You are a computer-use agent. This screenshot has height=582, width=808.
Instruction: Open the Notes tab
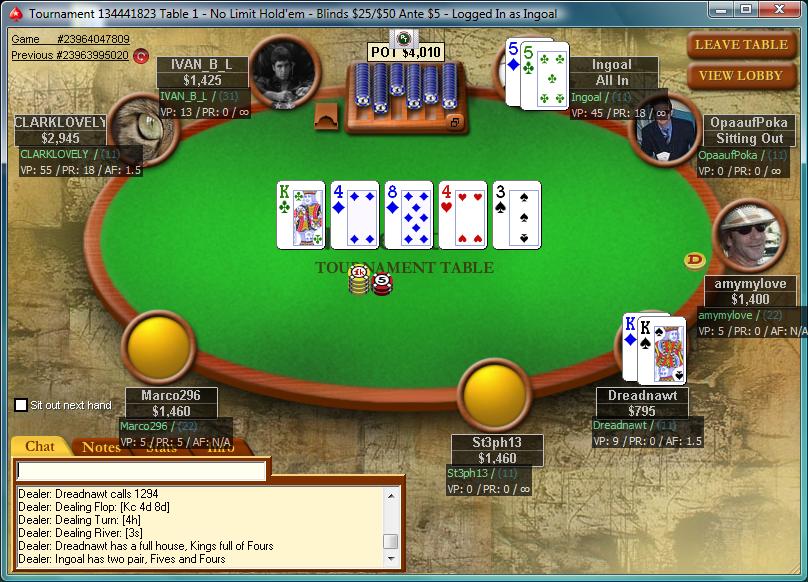[101, 447]
